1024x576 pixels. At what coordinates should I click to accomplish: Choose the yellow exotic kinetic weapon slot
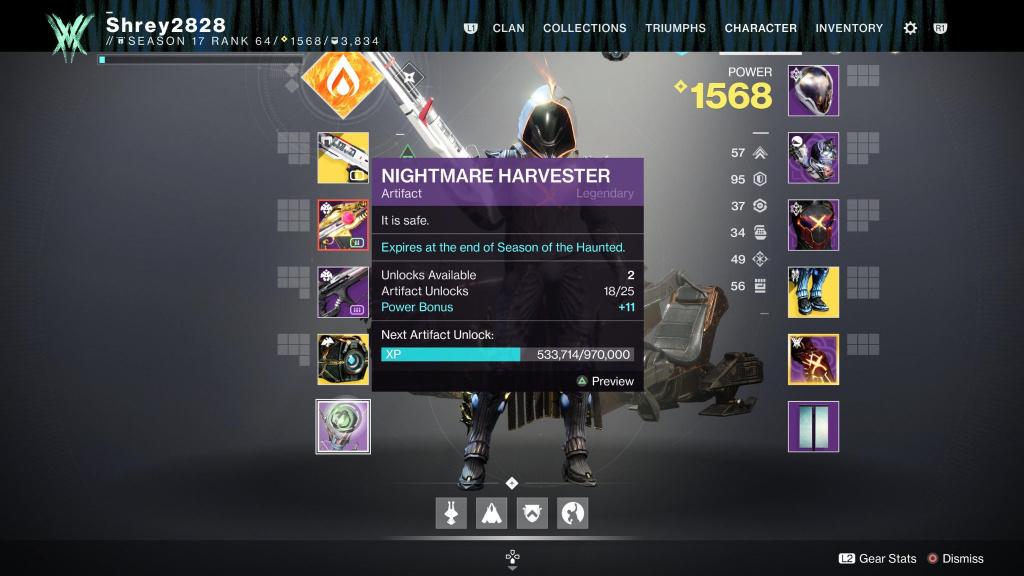point(343,158)
